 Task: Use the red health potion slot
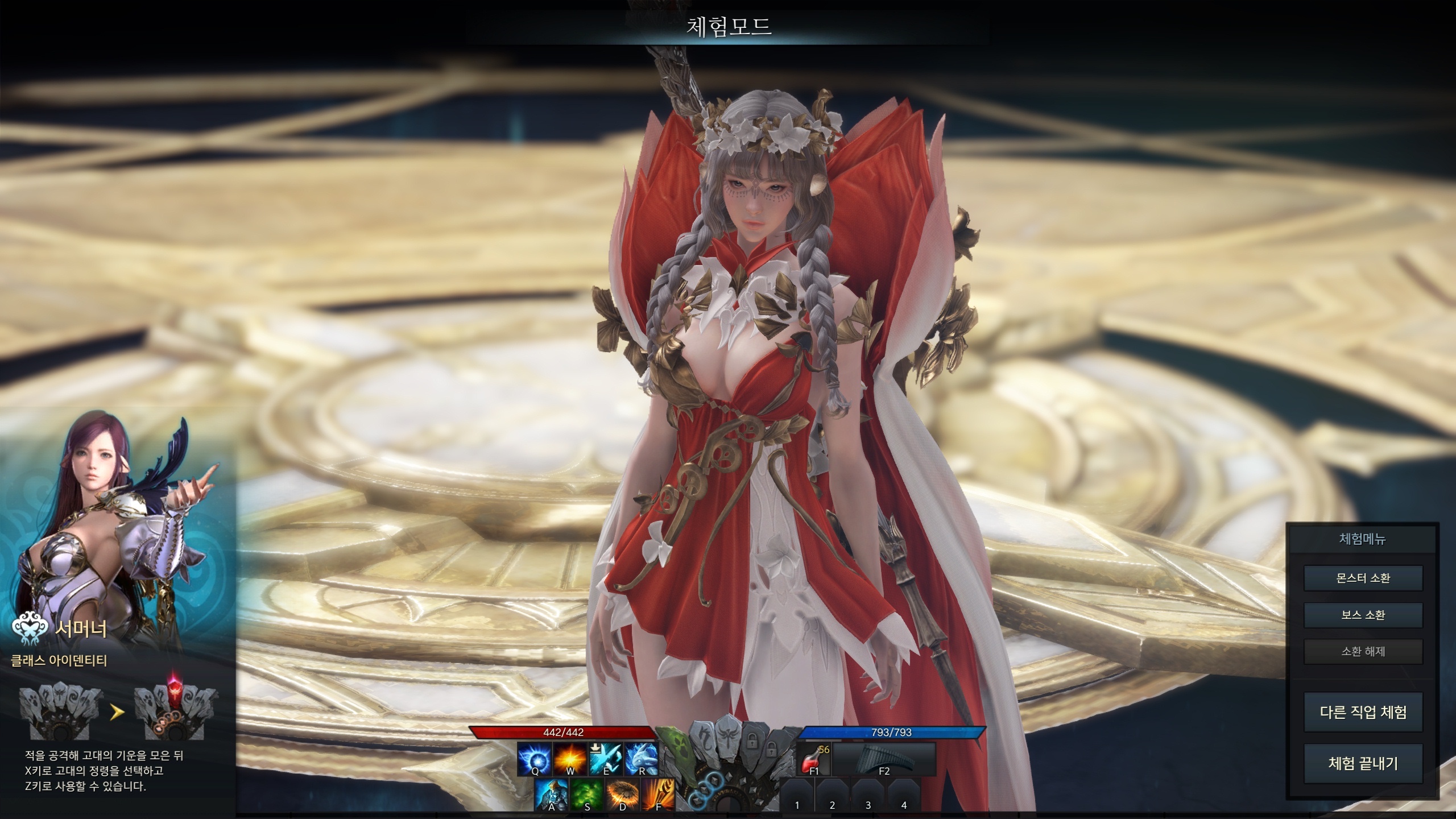click(813, 759)
